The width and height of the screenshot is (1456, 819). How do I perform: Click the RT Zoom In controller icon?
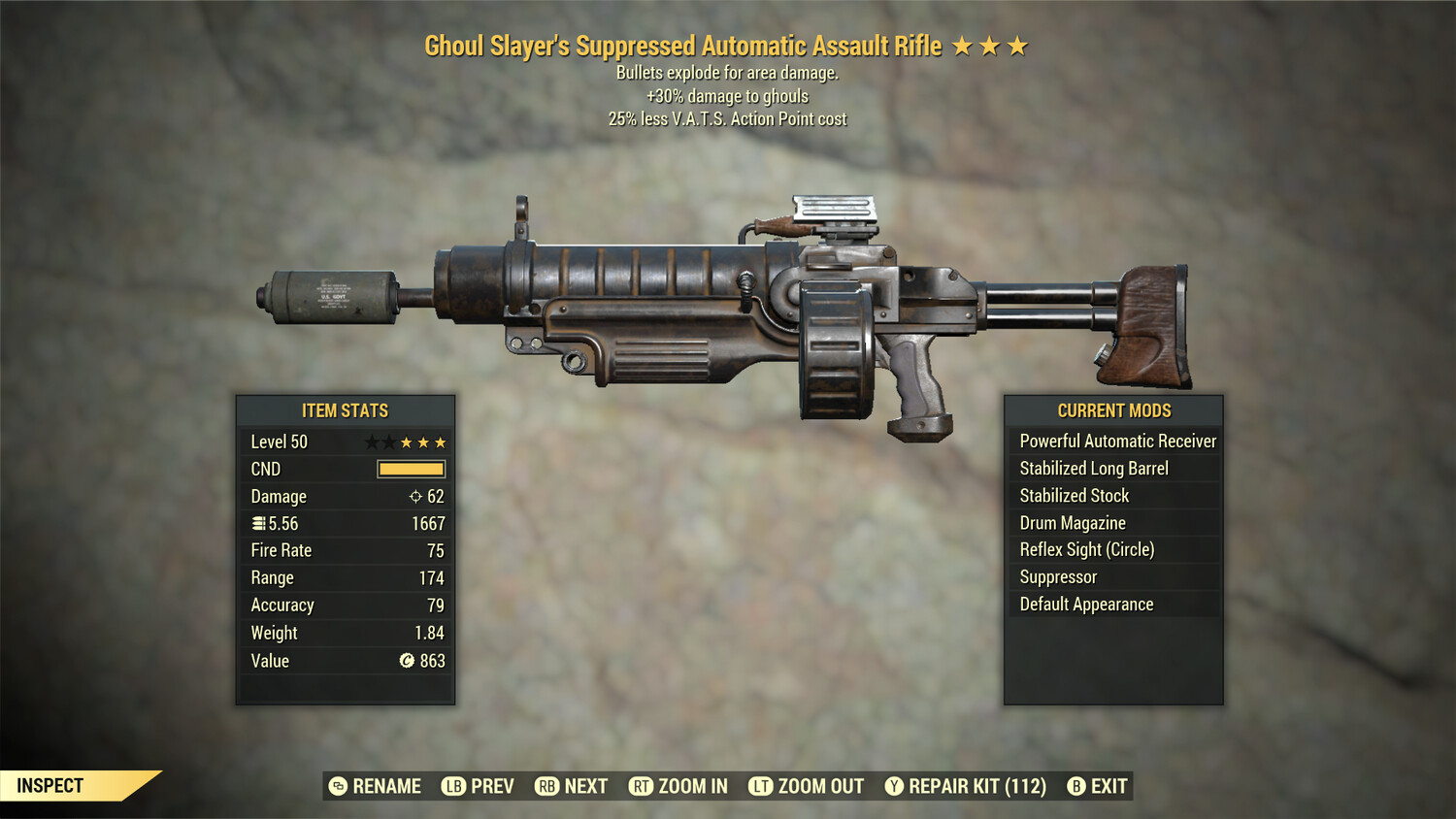[x=643, y=786]
